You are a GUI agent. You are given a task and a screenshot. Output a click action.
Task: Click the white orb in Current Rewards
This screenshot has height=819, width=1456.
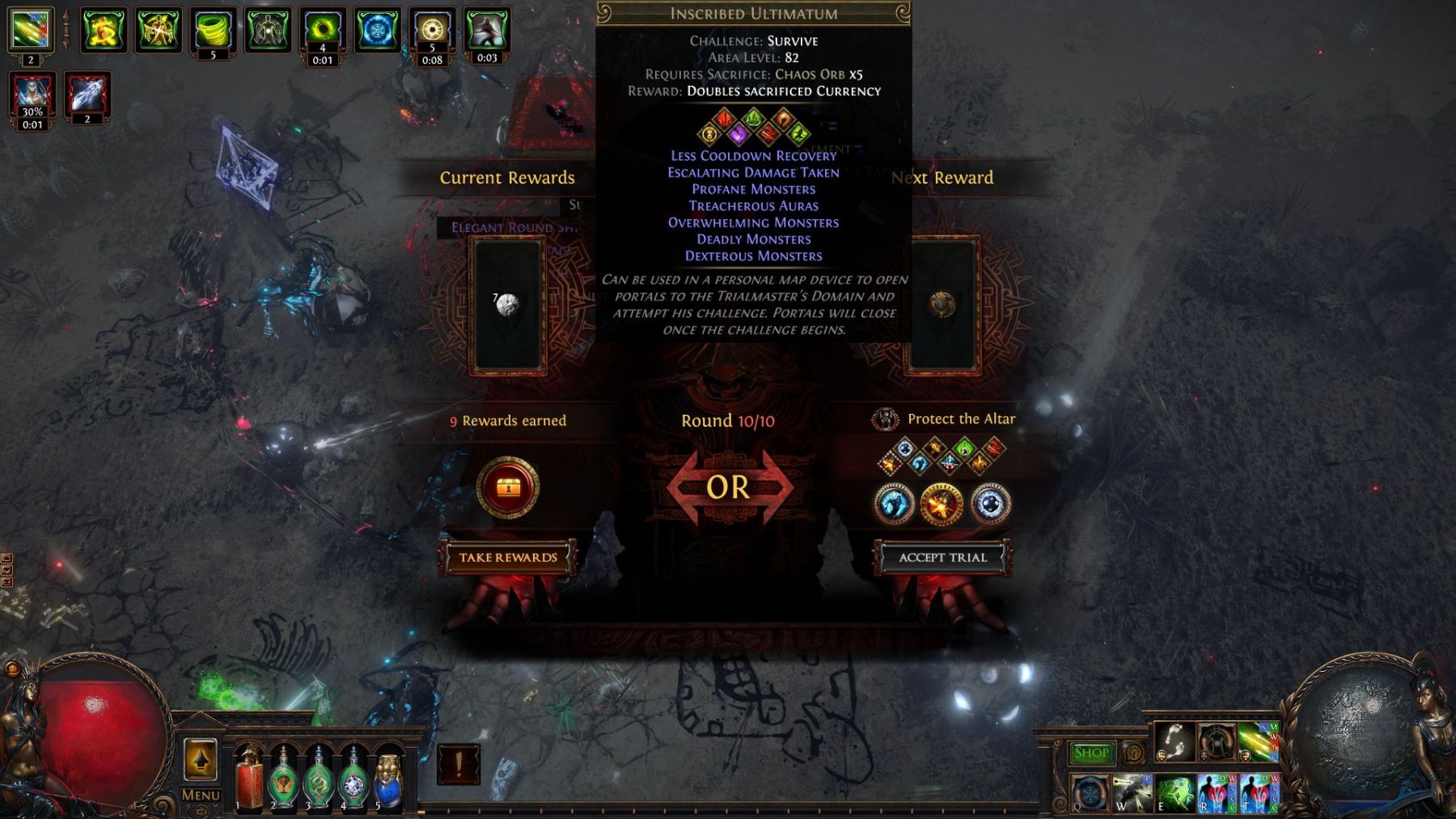[507, 305]
